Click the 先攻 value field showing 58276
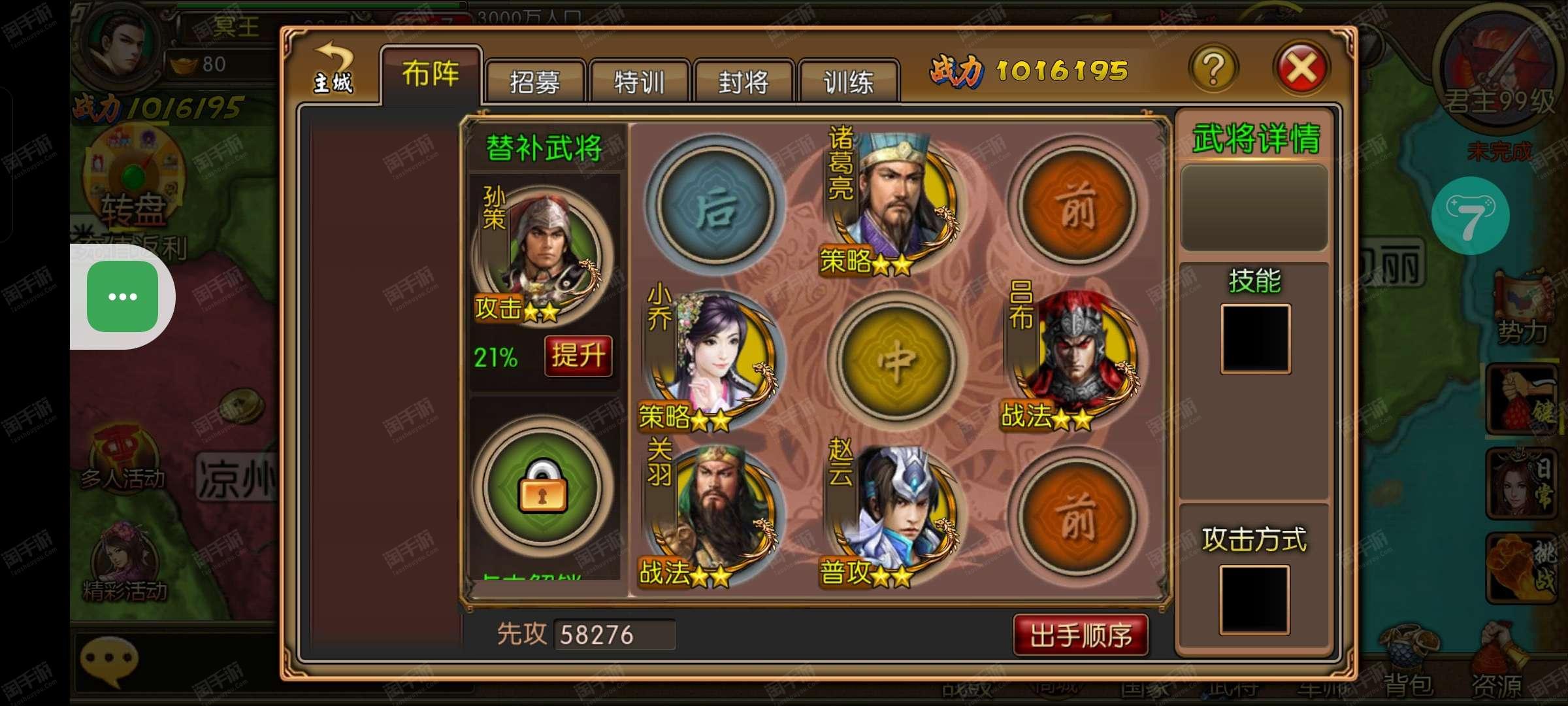1568x706 pixels. (x=614, y=633)
